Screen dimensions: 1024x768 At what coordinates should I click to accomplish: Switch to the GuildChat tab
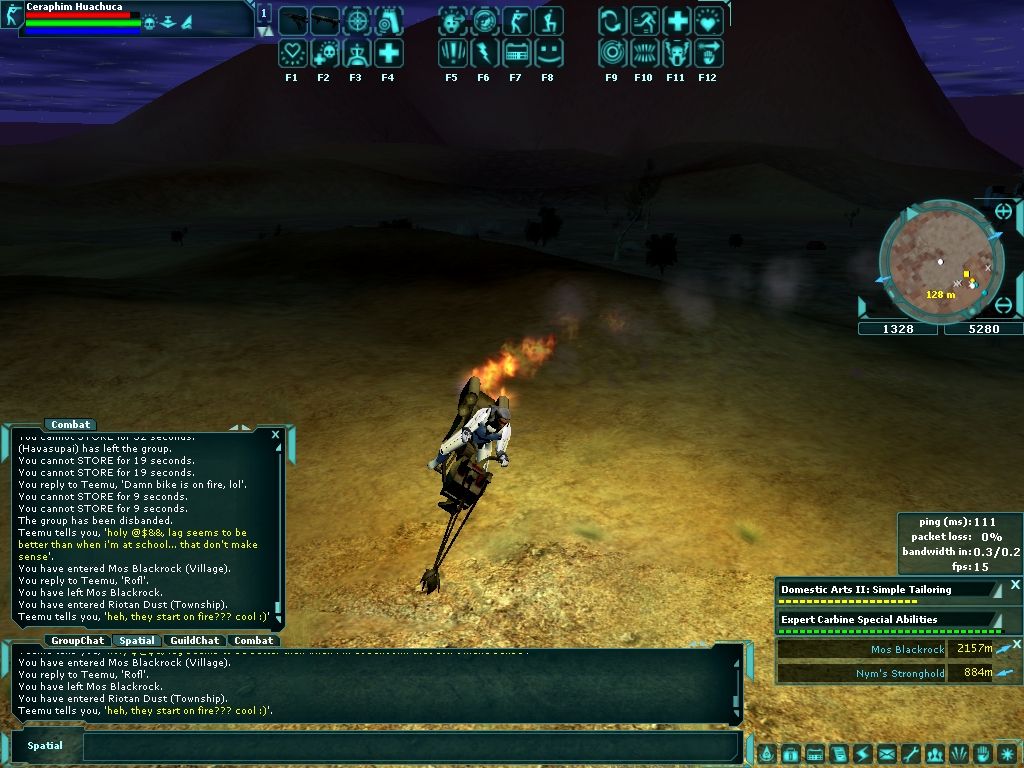click(194, 640)
